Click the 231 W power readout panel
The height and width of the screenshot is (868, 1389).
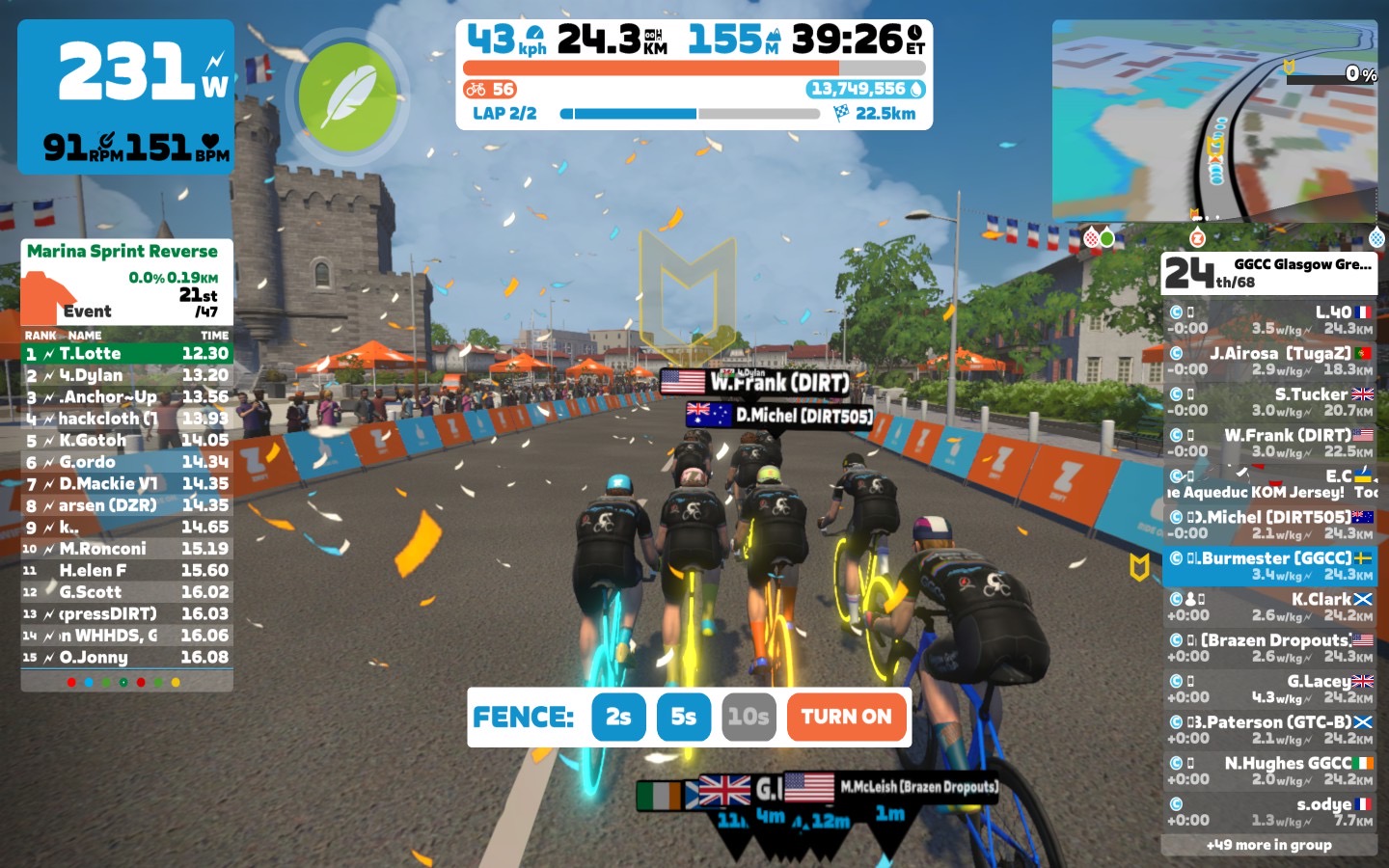pyautogui.click(x=126, y=96)
